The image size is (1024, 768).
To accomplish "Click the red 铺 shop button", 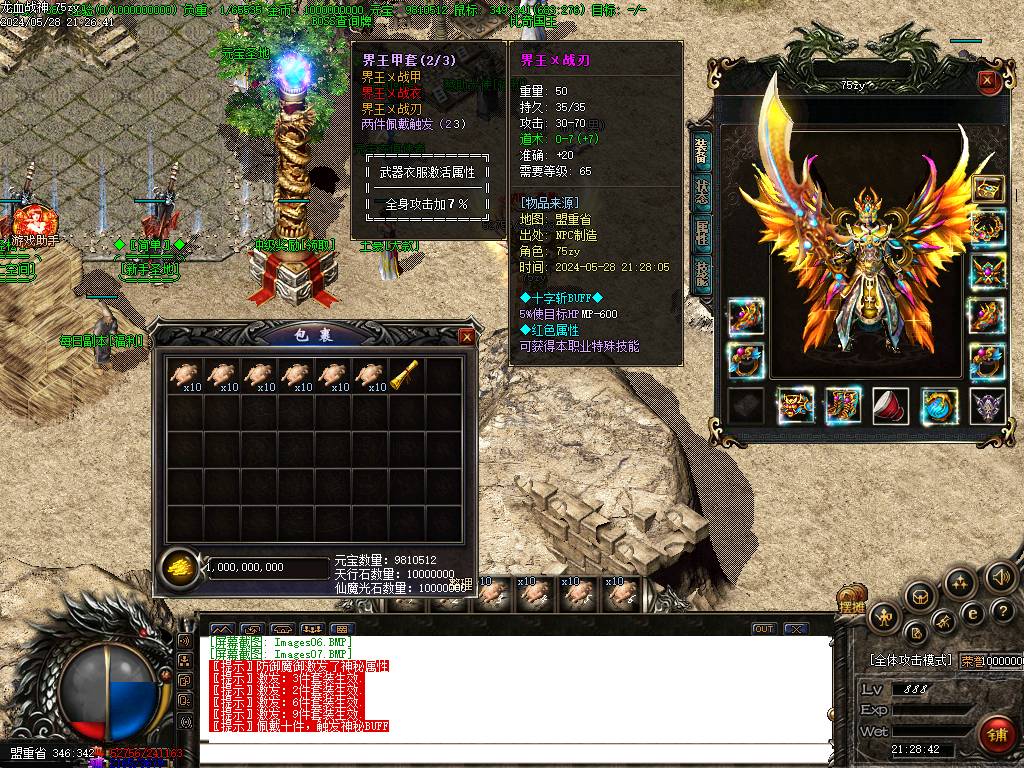I will (995, 734).
